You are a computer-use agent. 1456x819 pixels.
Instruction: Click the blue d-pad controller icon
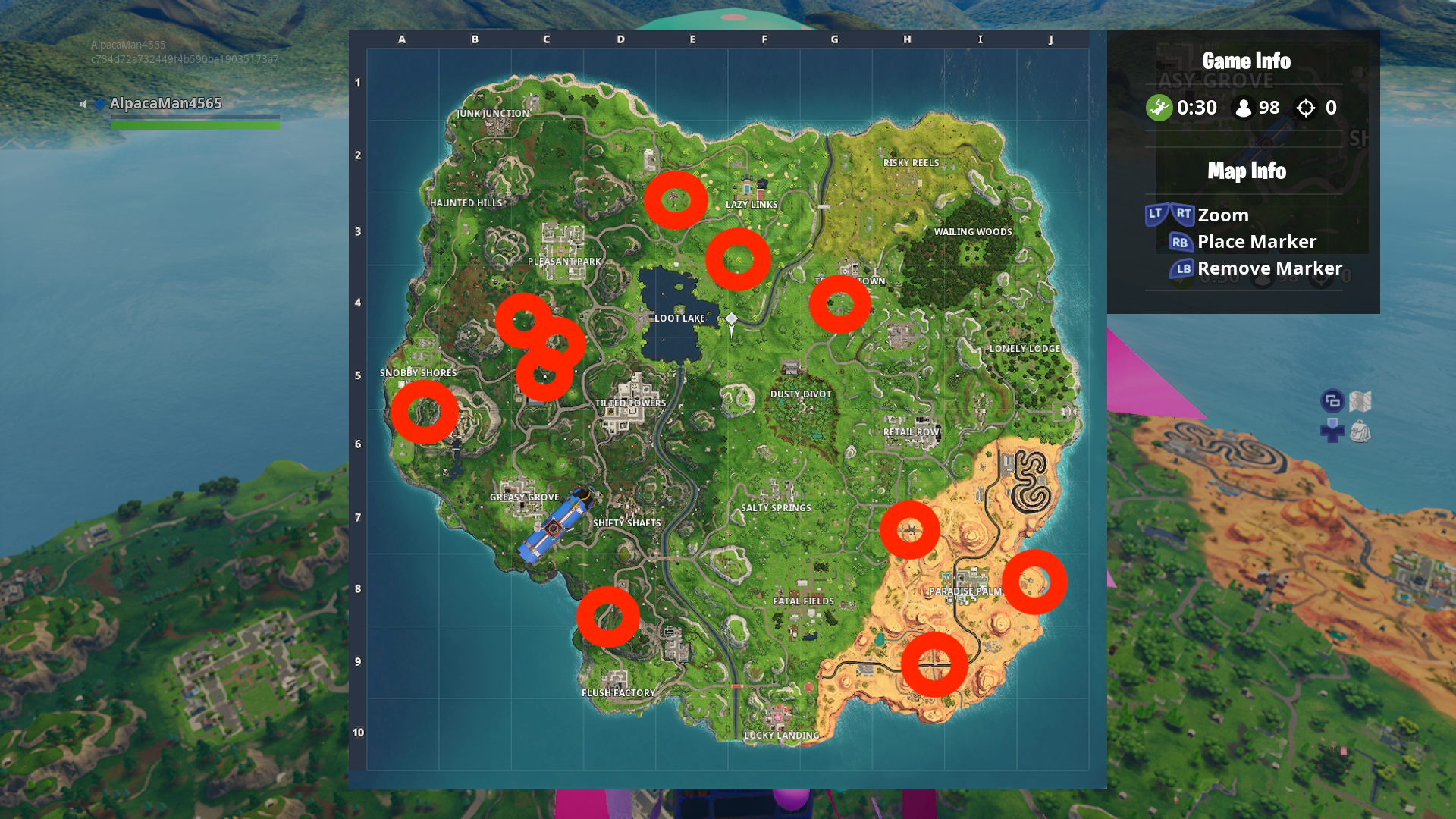click(1332, 430)
